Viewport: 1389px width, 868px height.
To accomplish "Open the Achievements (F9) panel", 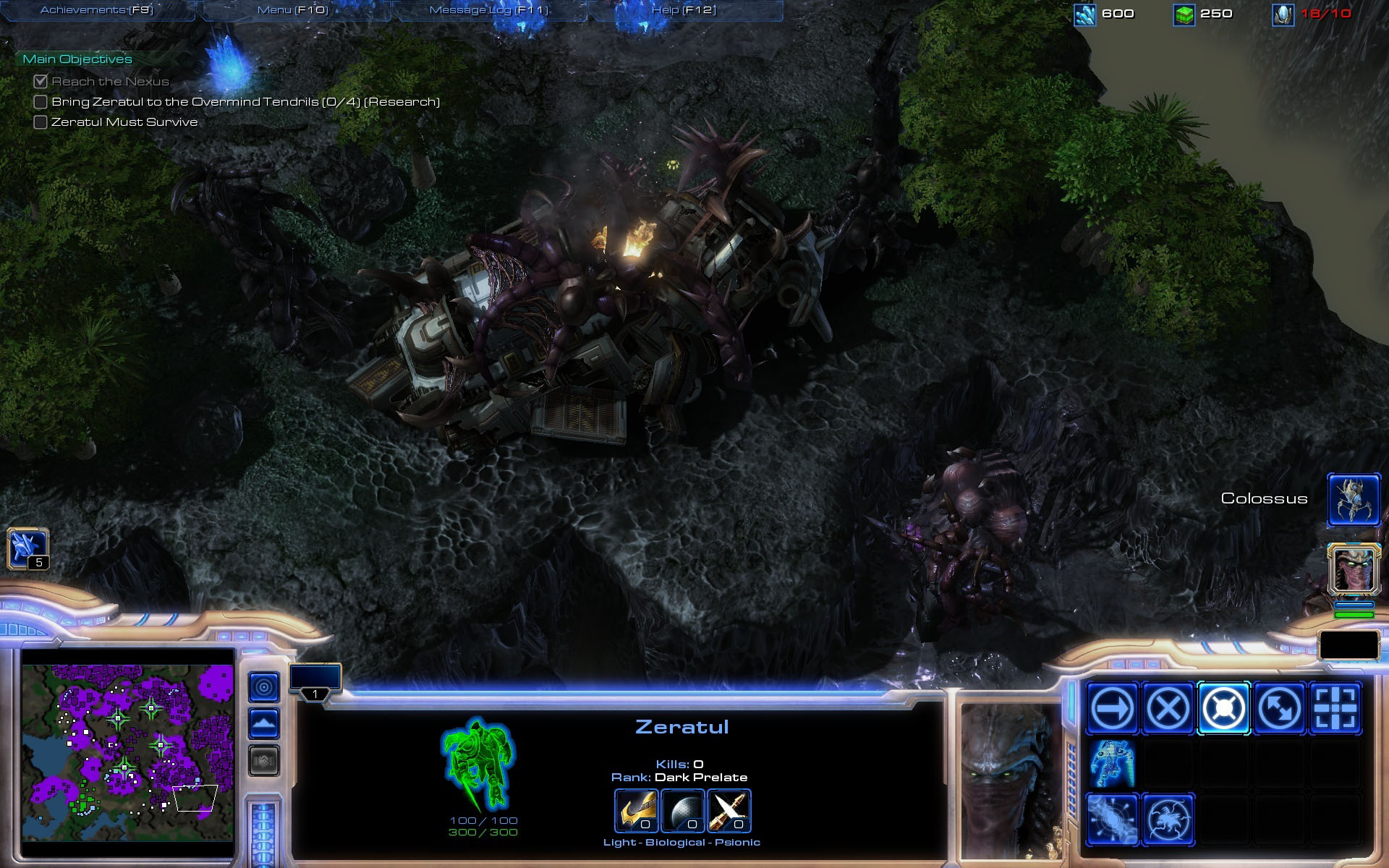I will (x=97, y=10).
